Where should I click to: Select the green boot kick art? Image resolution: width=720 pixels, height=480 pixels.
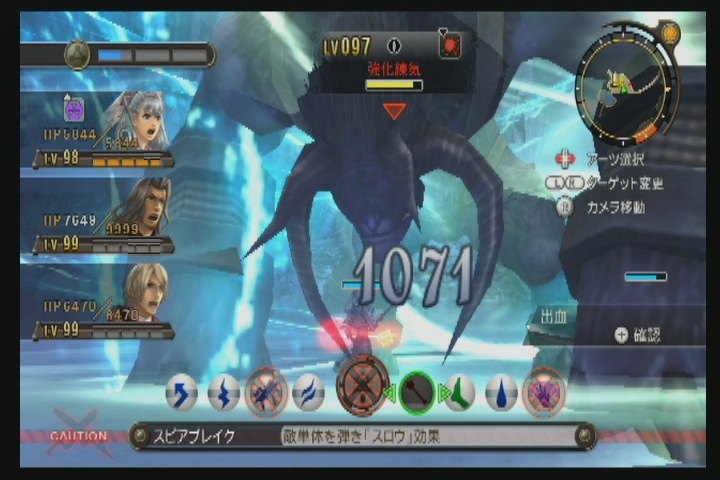[x=459, y=392]
